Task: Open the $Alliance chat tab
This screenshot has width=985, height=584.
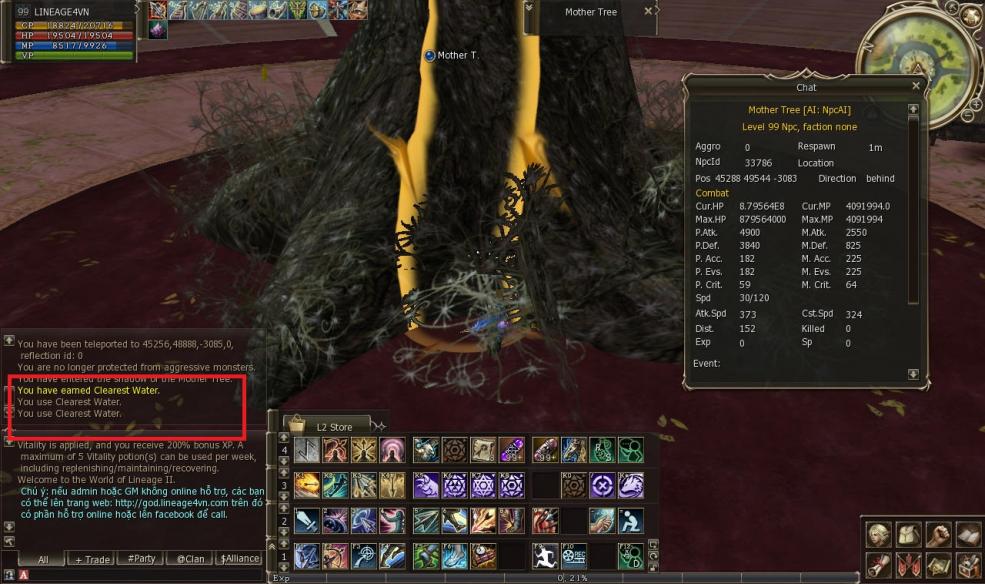Action: click(238, 559)
